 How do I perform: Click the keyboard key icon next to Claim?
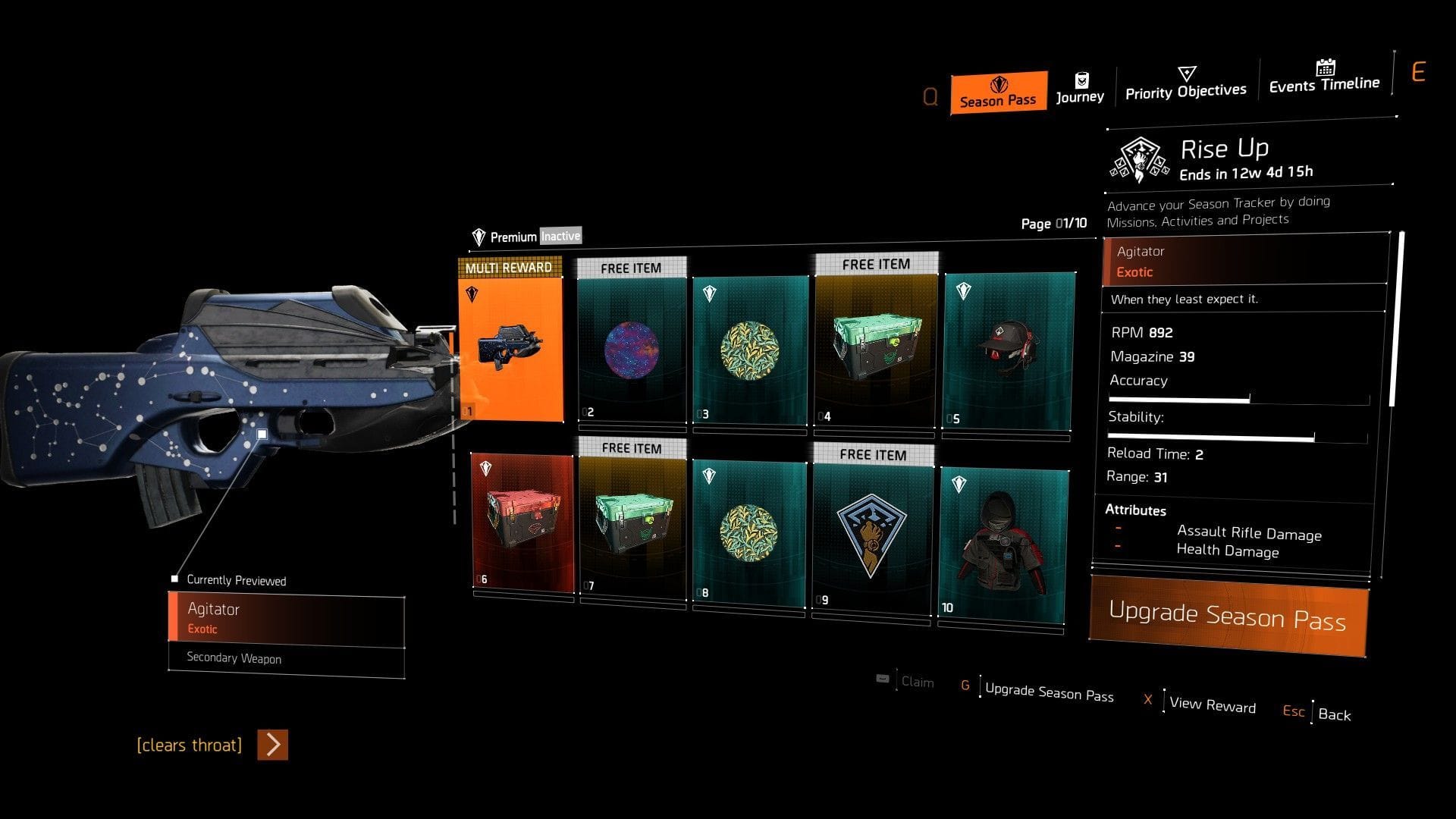(x=881, y=680)
